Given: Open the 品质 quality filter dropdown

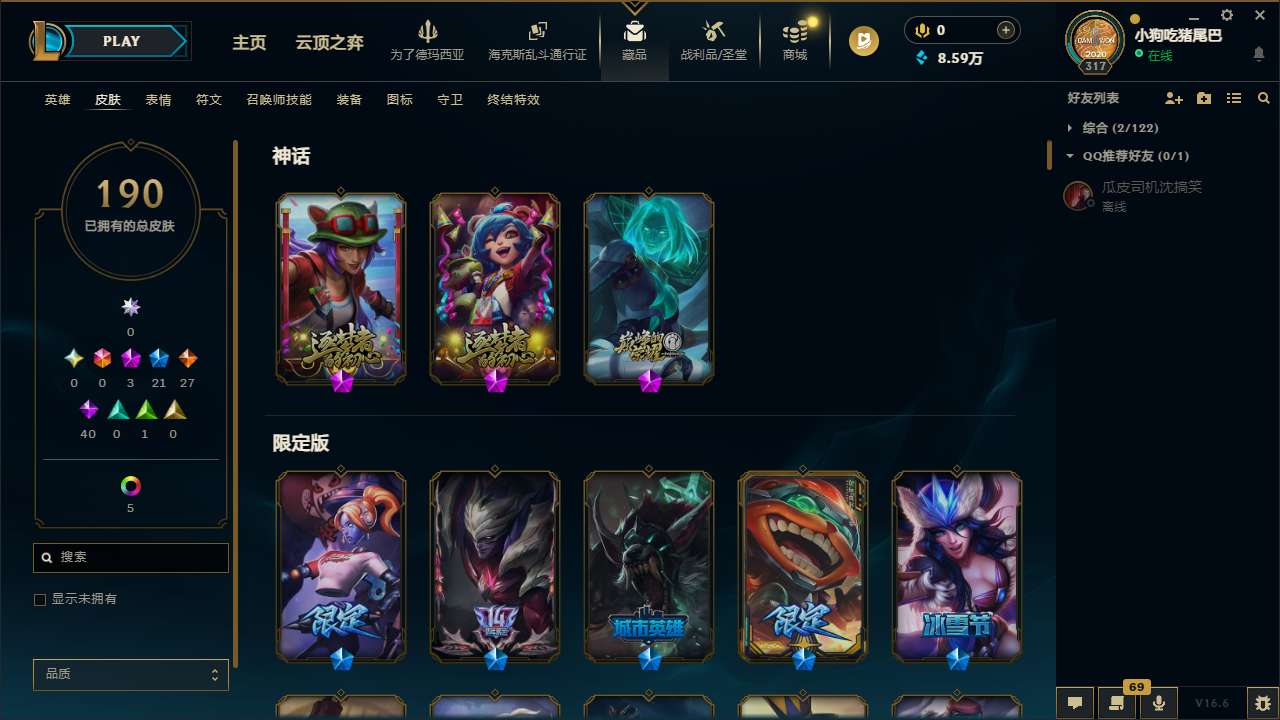Looking at the screenshot, I should pos(130,674).
